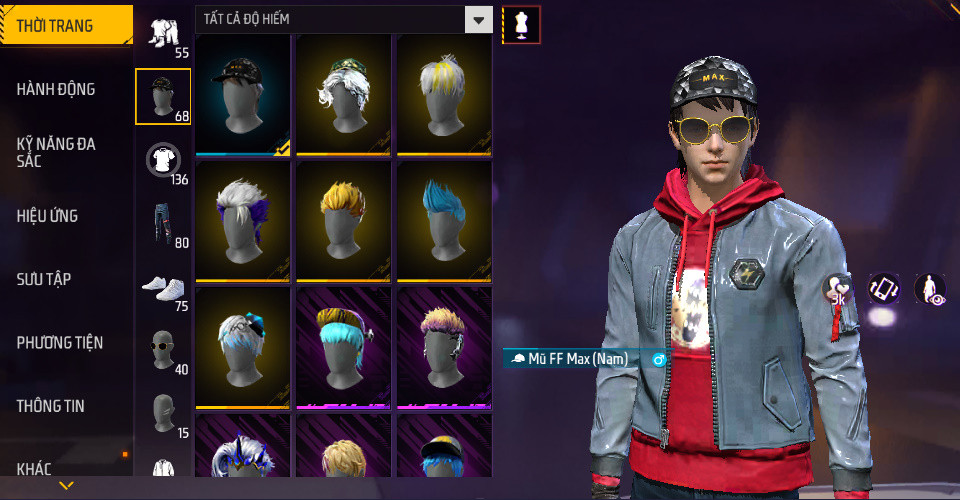Click the hearts likes icon showing 3k
960x500 pixels.
(x=836, y=290)
